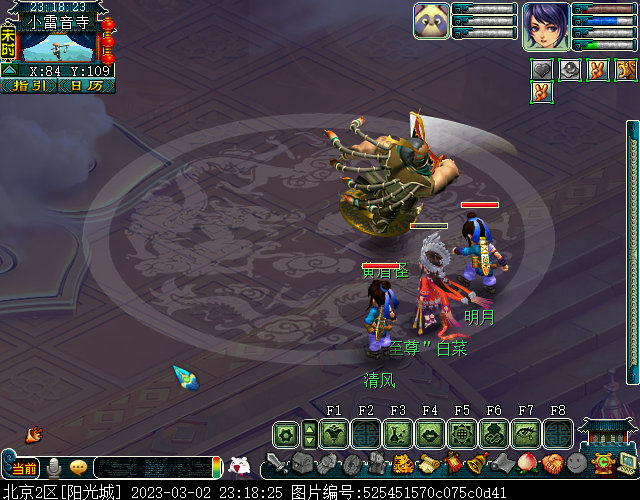Viewport: 640px width, 500px height.
Task: Open the 日历 calendar button
Action: point(86,86)
